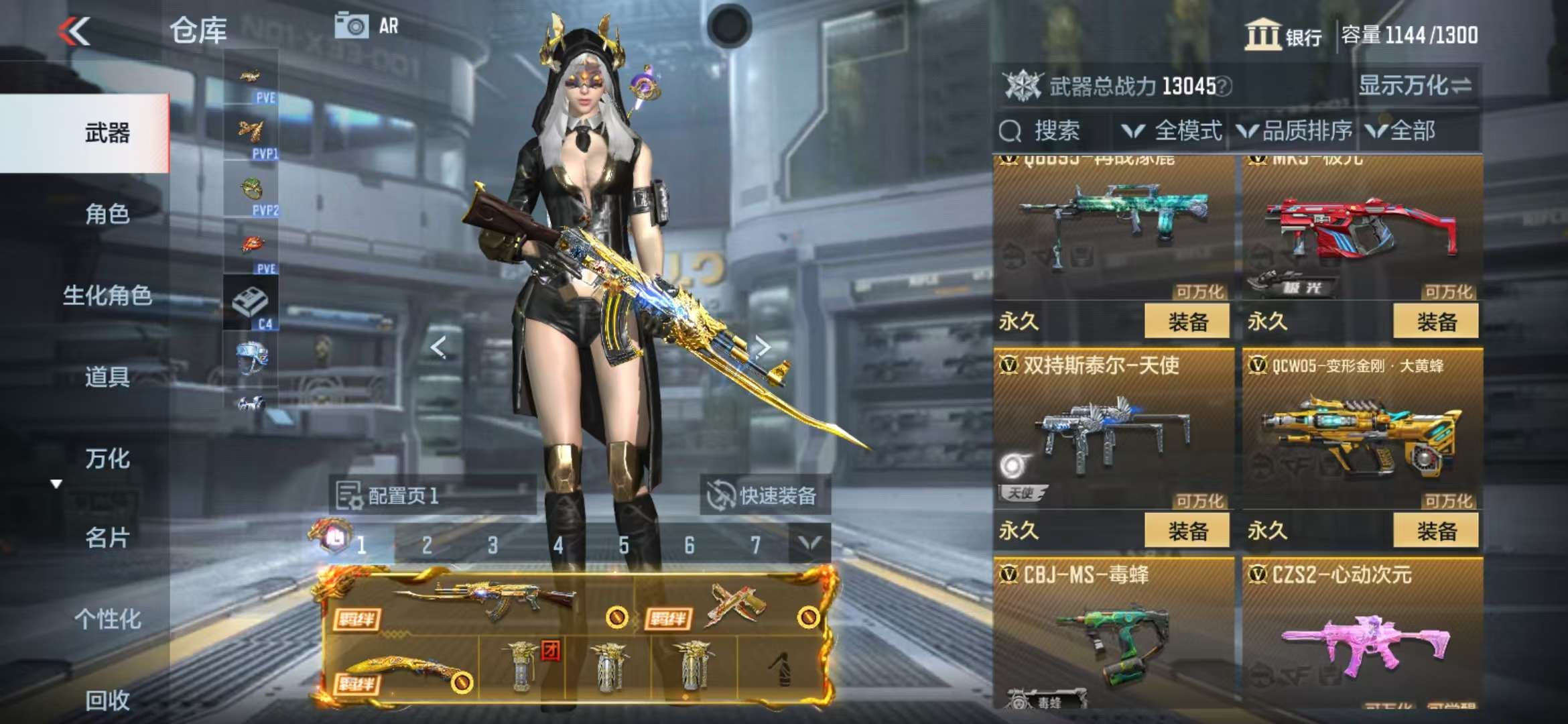Switch to the 个性化 customization tab
This screenshot has width=1568, height=724.
[107, 619]
